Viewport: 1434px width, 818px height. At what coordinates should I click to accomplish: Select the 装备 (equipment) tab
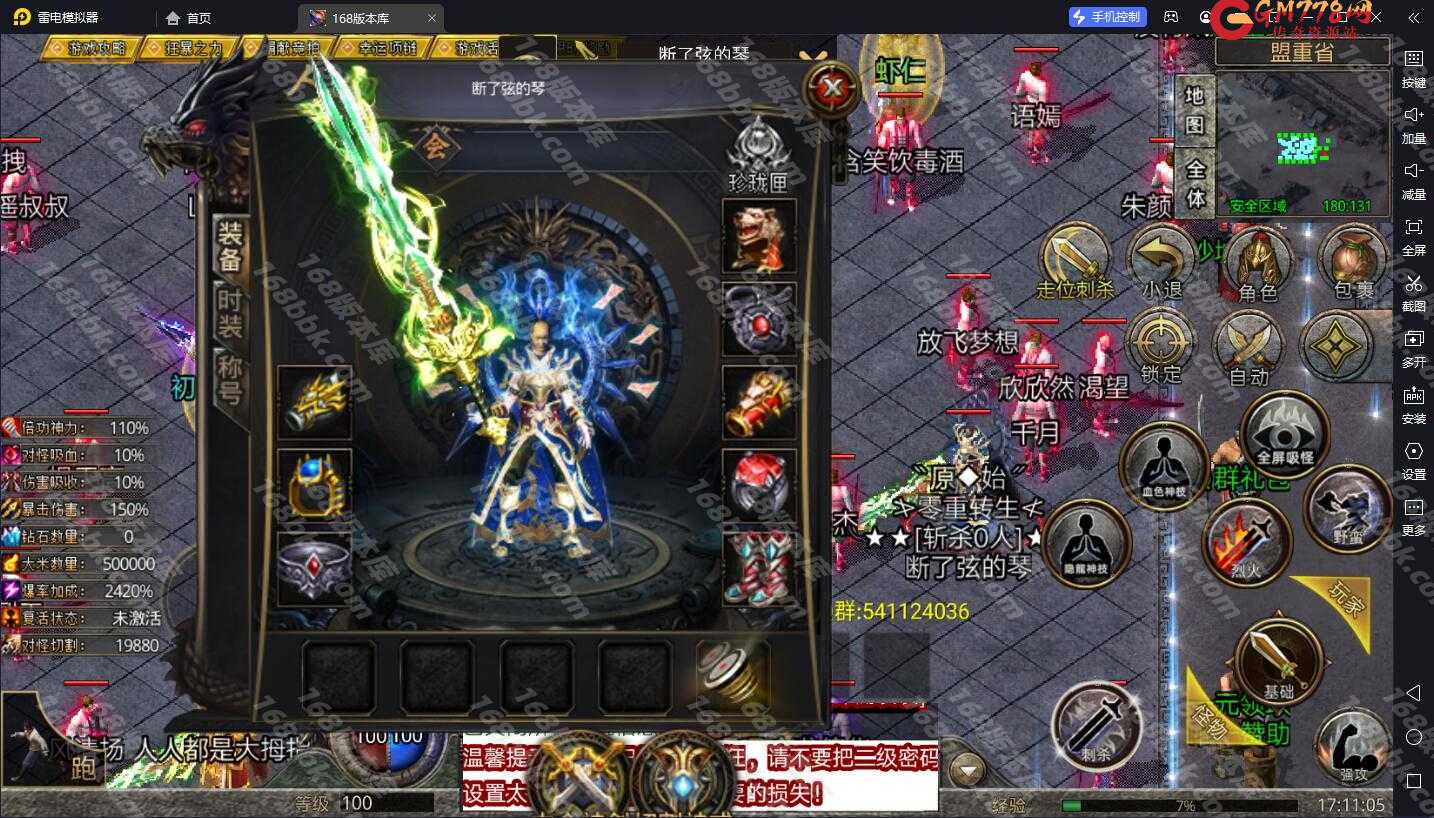click(x=231, y=246)
